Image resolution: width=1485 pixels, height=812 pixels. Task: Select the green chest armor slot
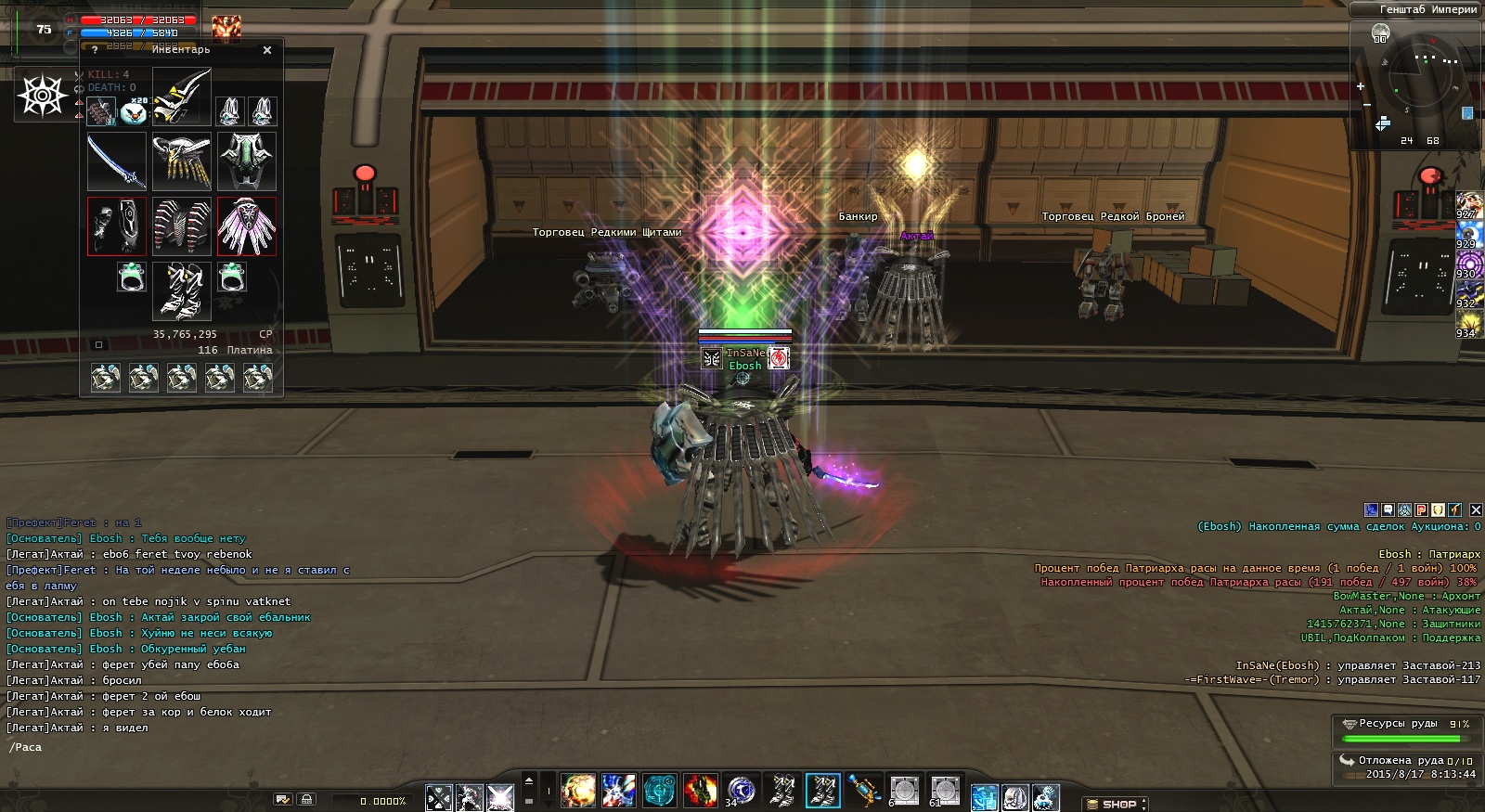247,161
